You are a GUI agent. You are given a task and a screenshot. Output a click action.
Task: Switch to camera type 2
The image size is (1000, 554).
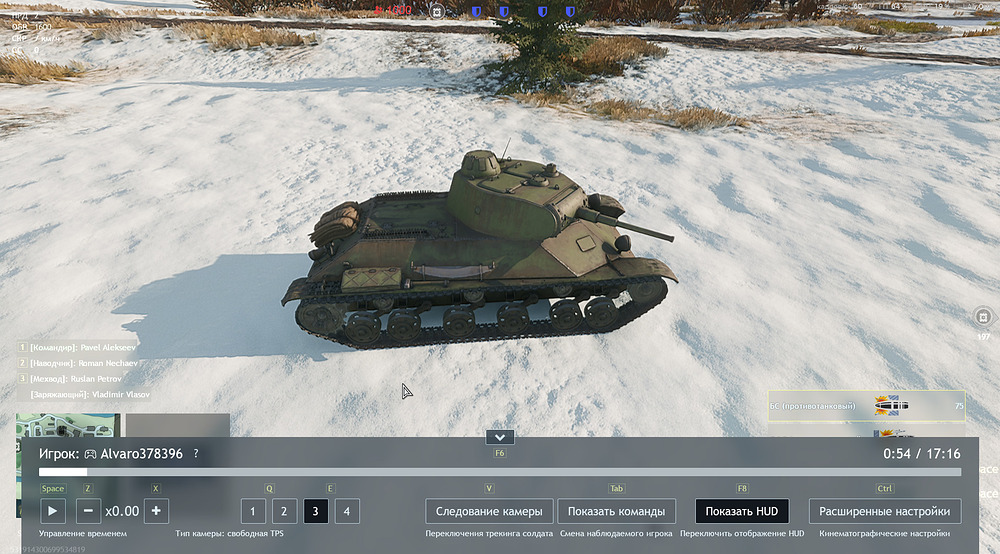(284, 511)
